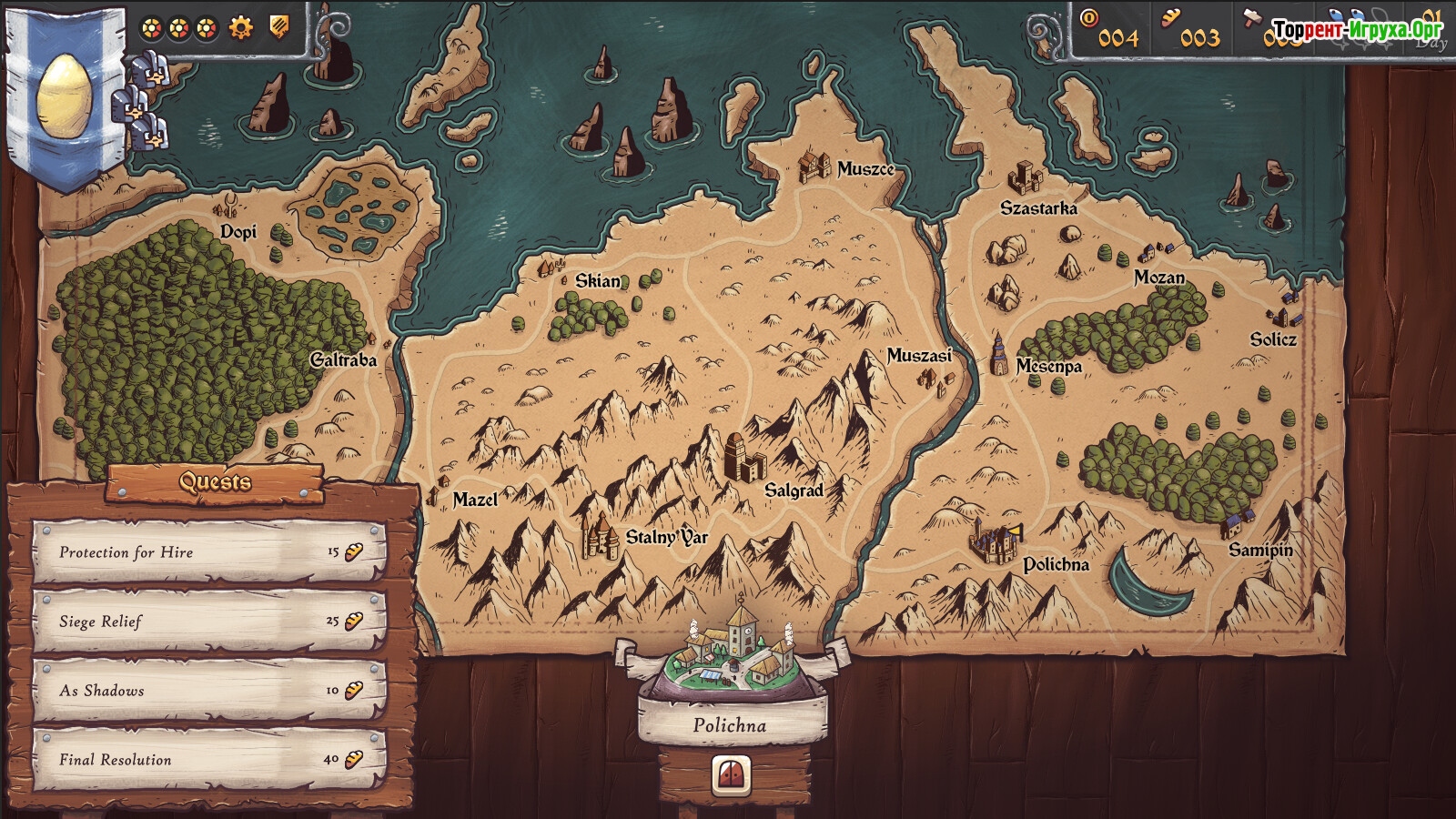Select the Mesenpa tower marker
Screen dimensions: 1456x819
click(998, 354)
